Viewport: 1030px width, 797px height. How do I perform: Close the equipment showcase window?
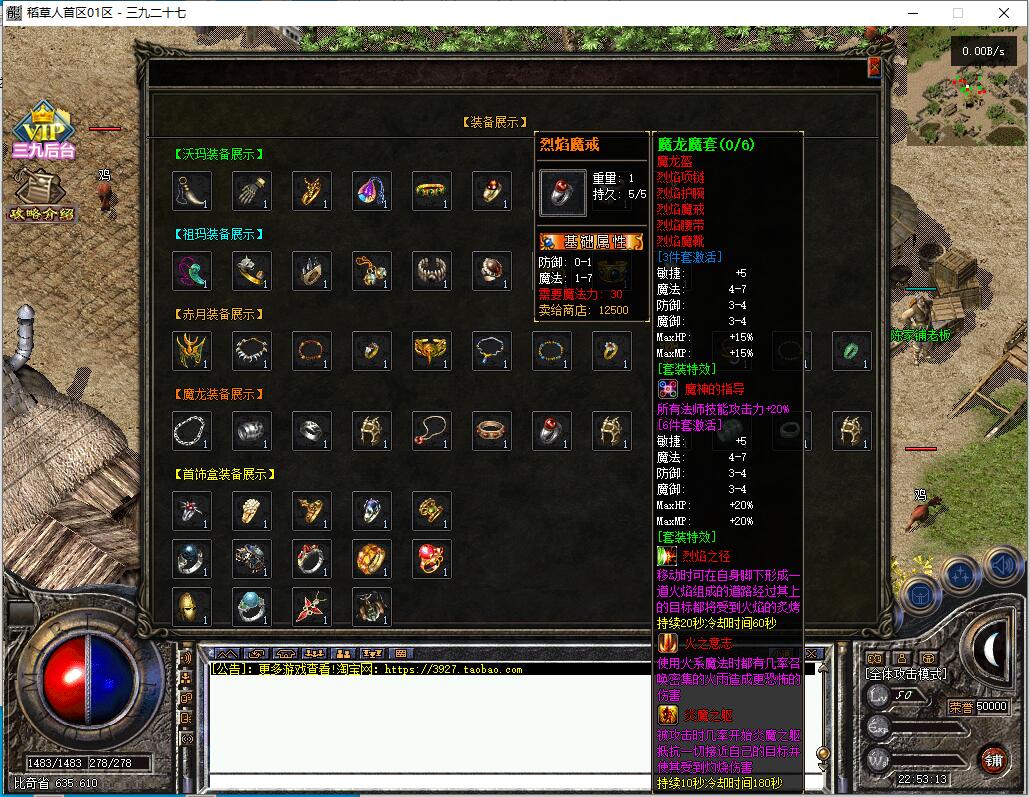[874, 67]
